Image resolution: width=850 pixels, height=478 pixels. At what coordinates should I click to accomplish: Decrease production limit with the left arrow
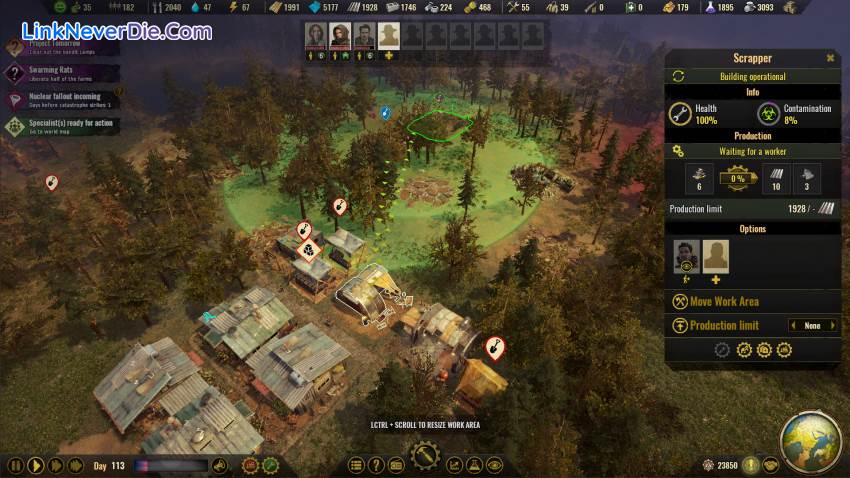tap(793, 326)
